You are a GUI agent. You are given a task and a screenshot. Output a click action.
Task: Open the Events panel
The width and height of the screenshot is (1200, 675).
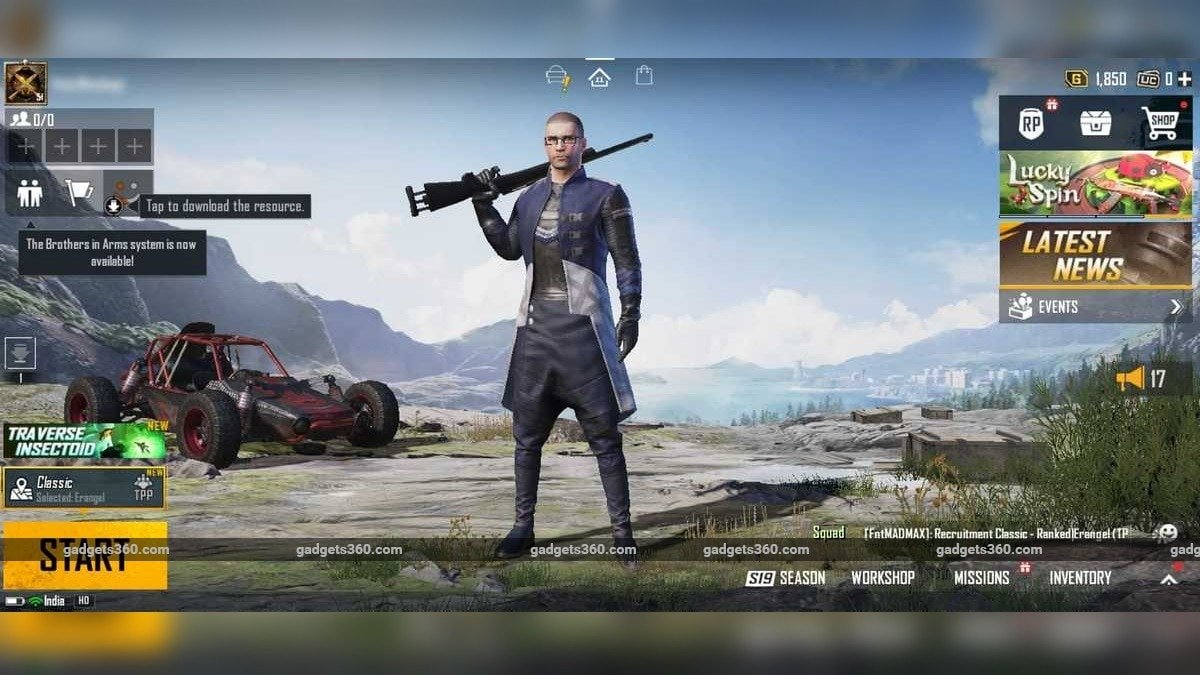[1095, 307]
